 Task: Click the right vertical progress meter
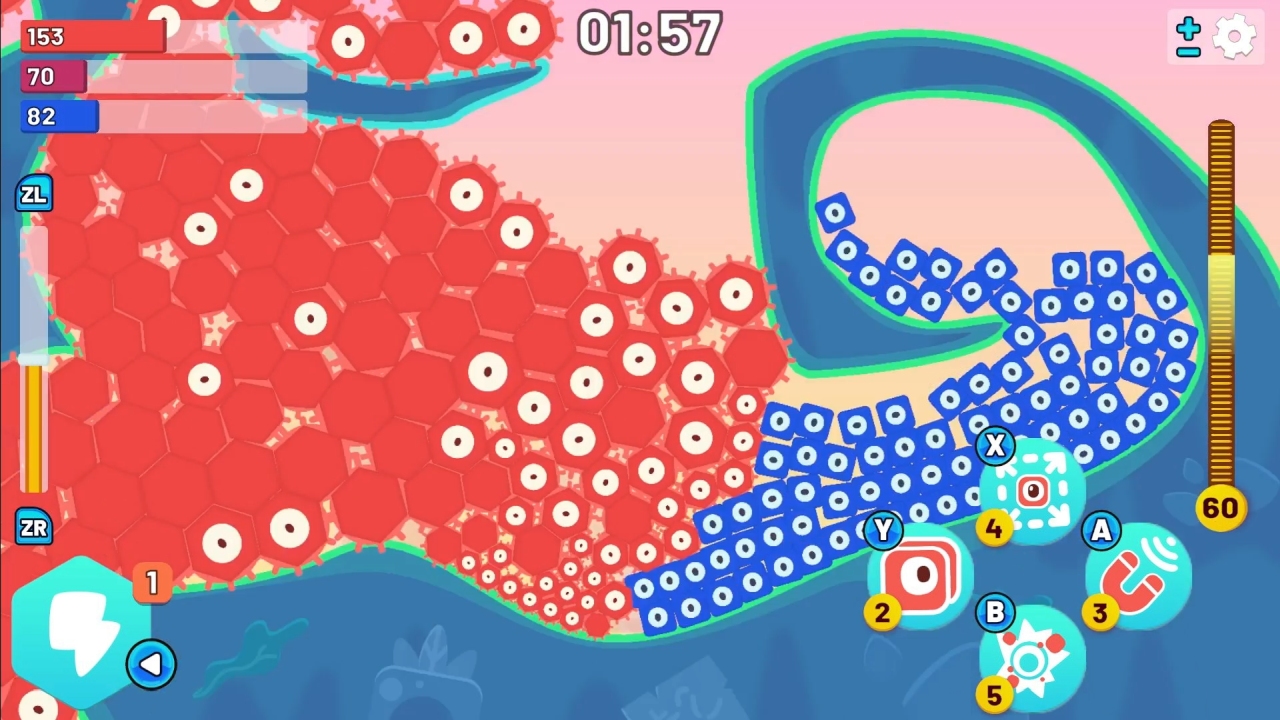coord(1220,300)
